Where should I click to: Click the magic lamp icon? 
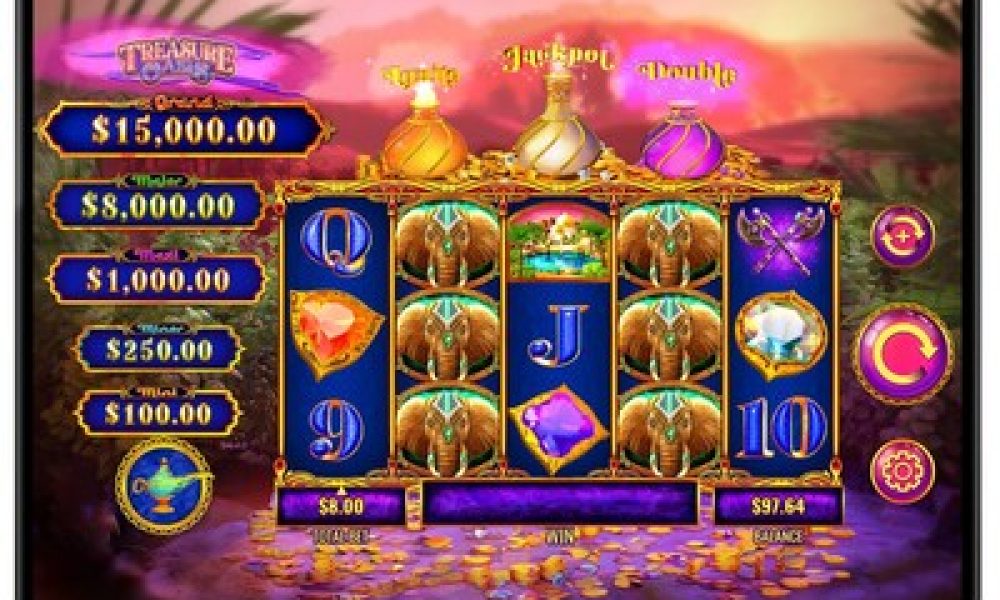tap(162, 485)
